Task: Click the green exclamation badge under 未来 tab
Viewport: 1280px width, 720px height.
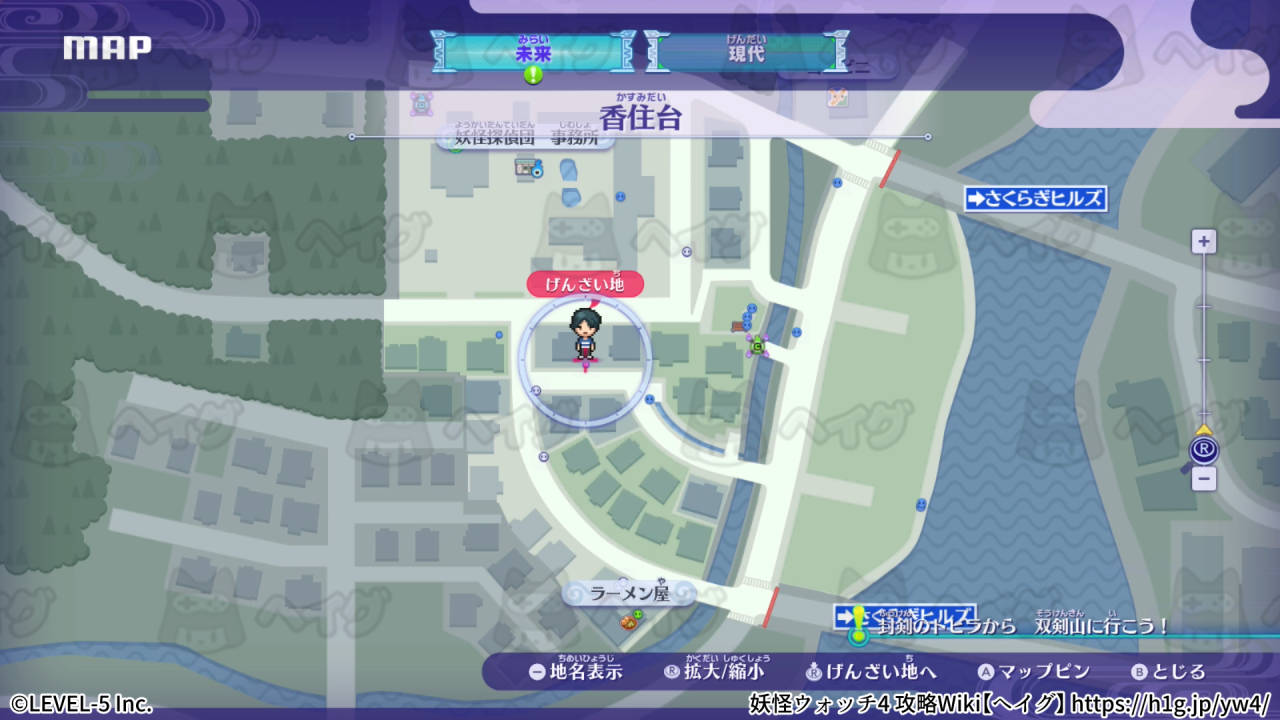Action: [x=533, y=73]
